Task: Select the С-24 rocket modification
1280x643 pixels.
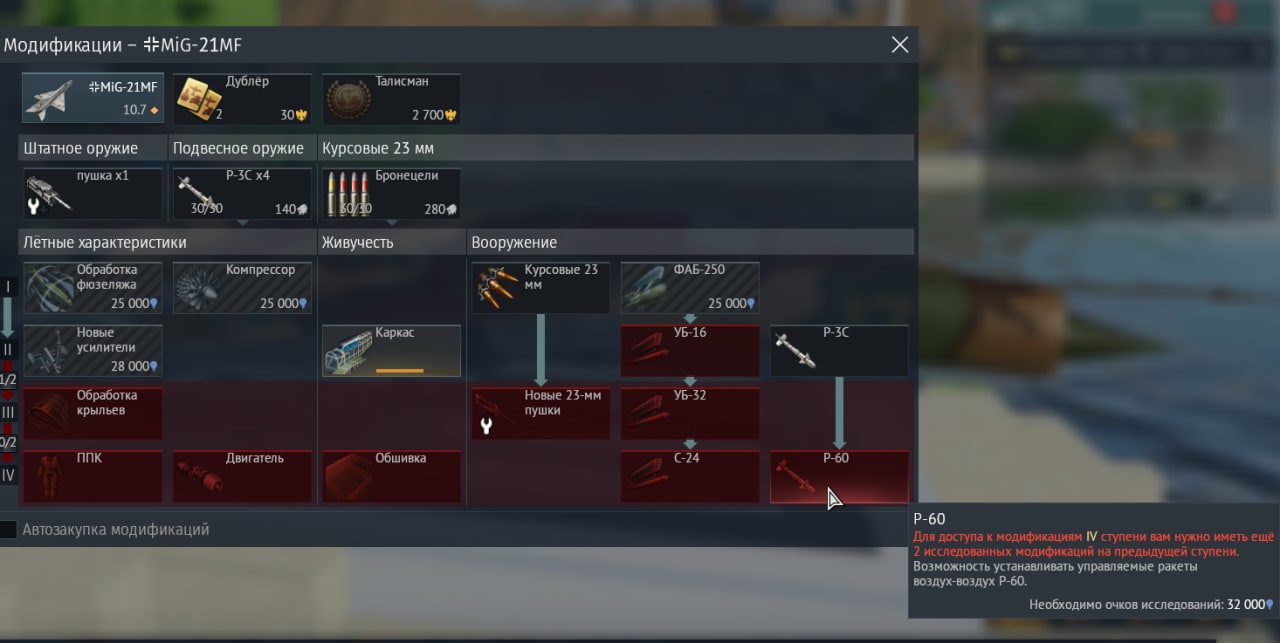Action: pos(690,476)
